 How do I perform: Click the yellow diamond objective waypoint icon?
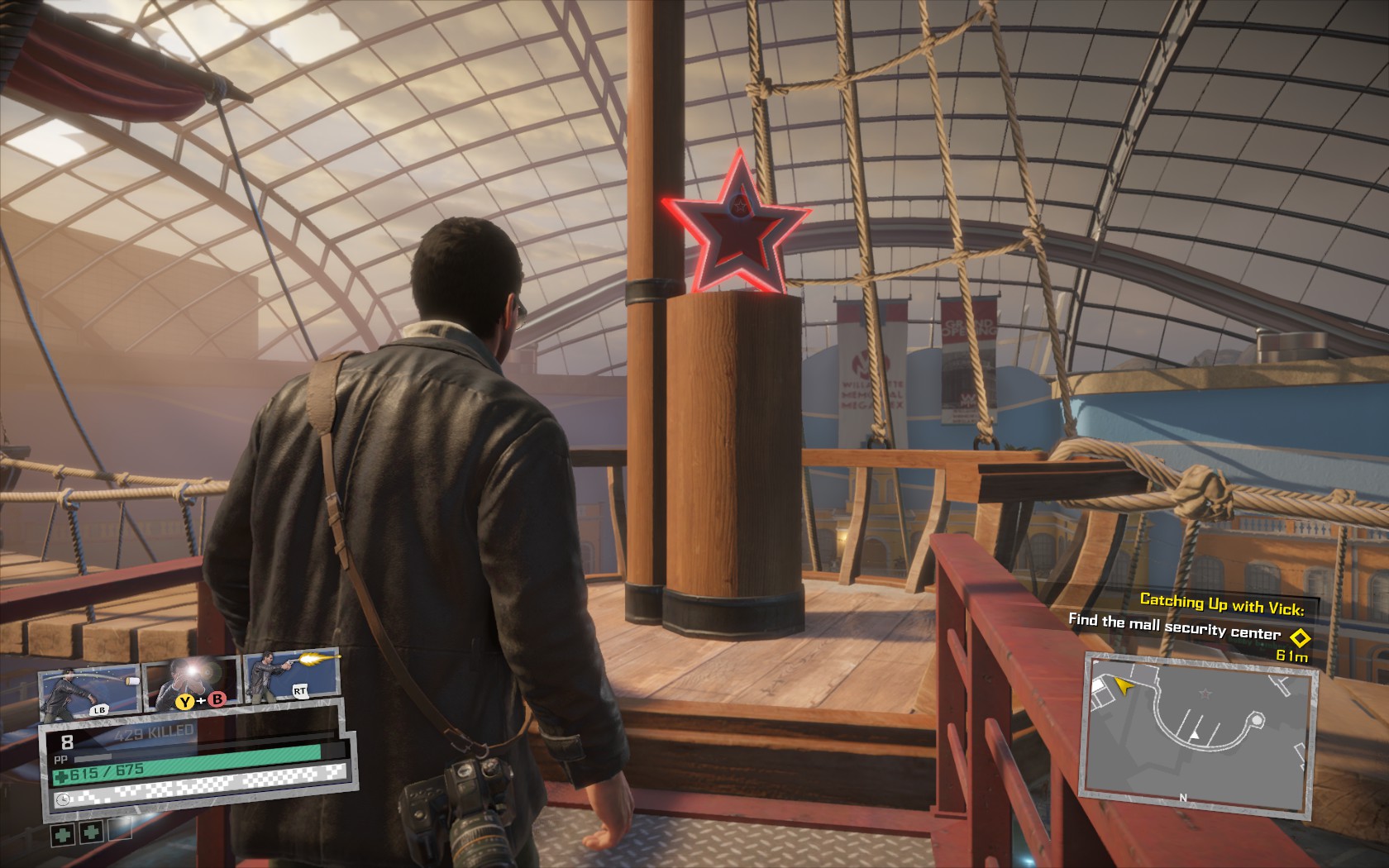1300,637
